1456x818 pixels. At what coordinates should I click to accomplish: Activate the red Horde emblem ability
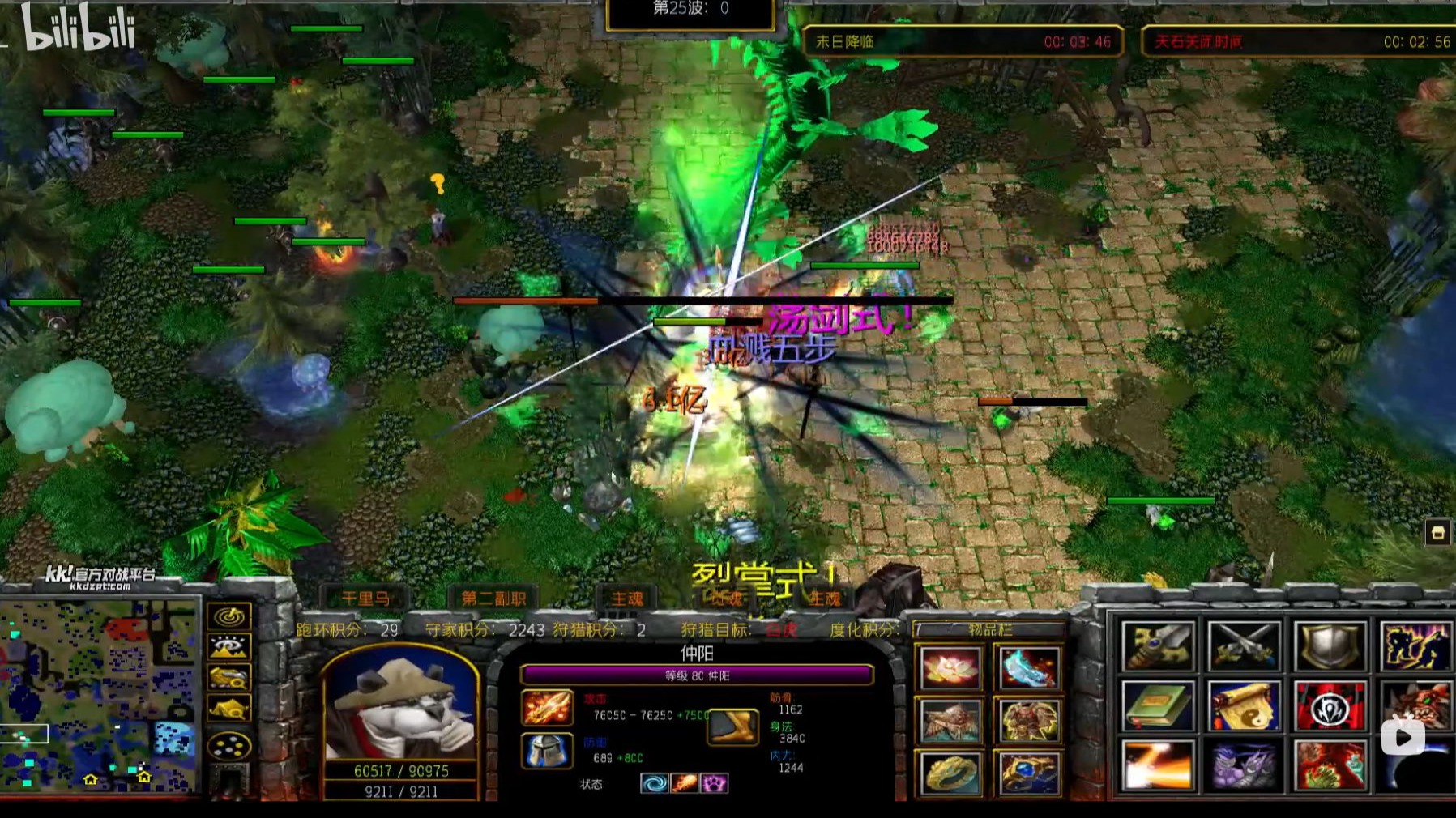tap(1330, 705)
